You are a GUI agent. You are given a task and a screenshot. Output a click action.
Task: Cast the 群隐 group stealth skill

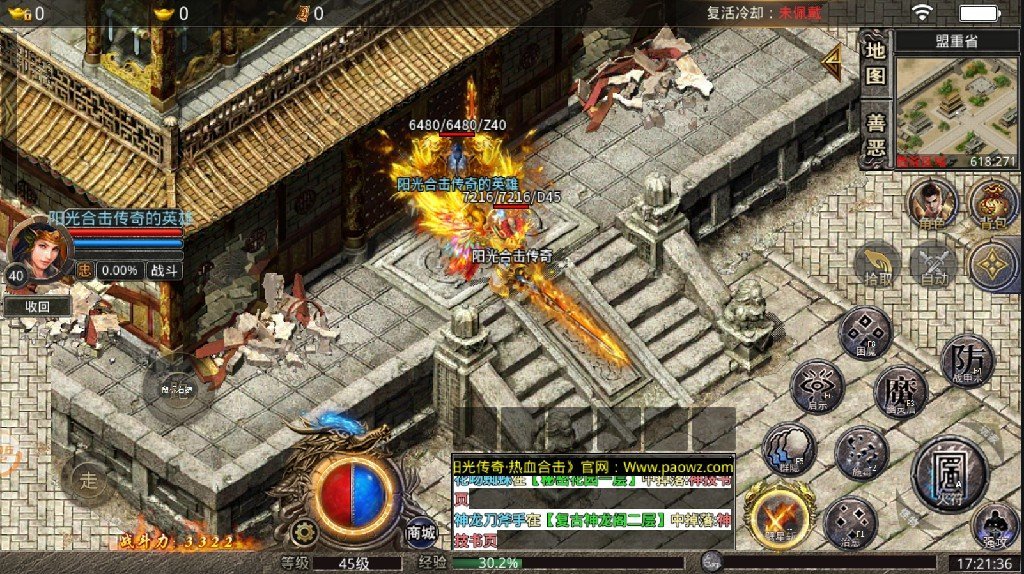click(x=789, y=448)
